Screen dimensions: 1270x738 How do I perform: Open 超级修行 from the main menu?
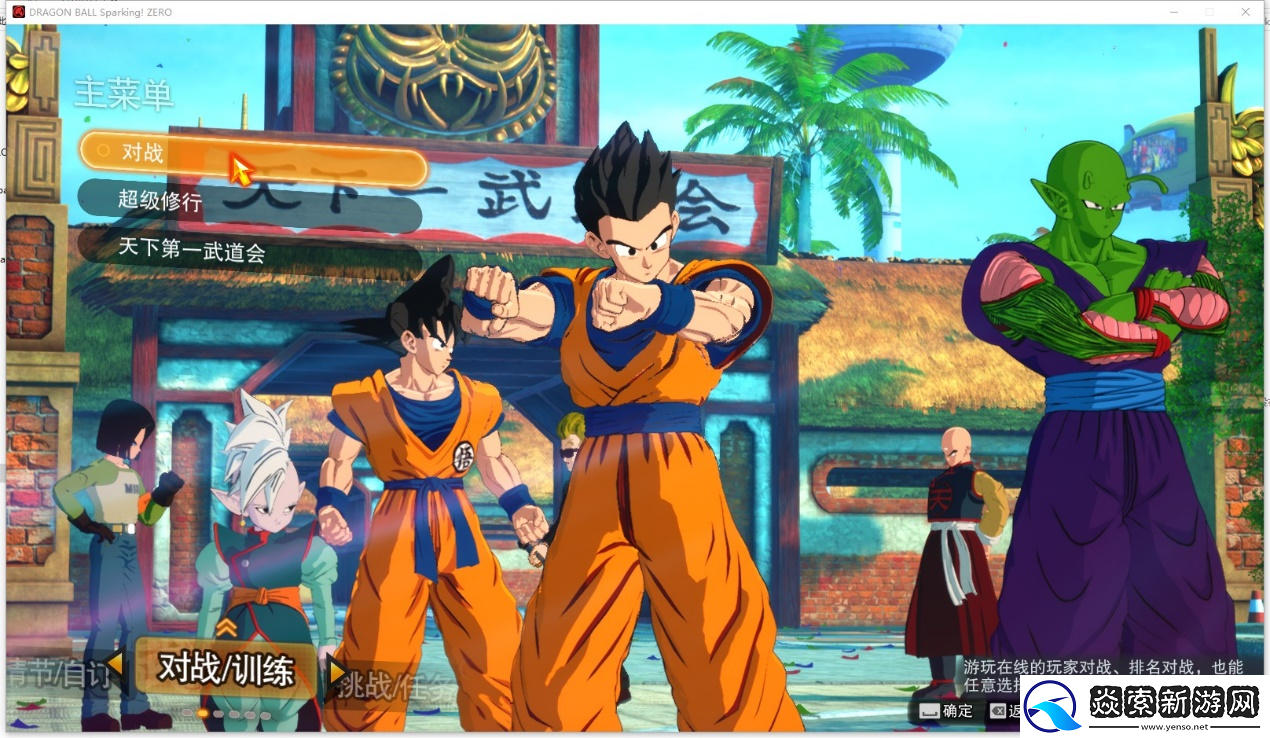[249, 201]
